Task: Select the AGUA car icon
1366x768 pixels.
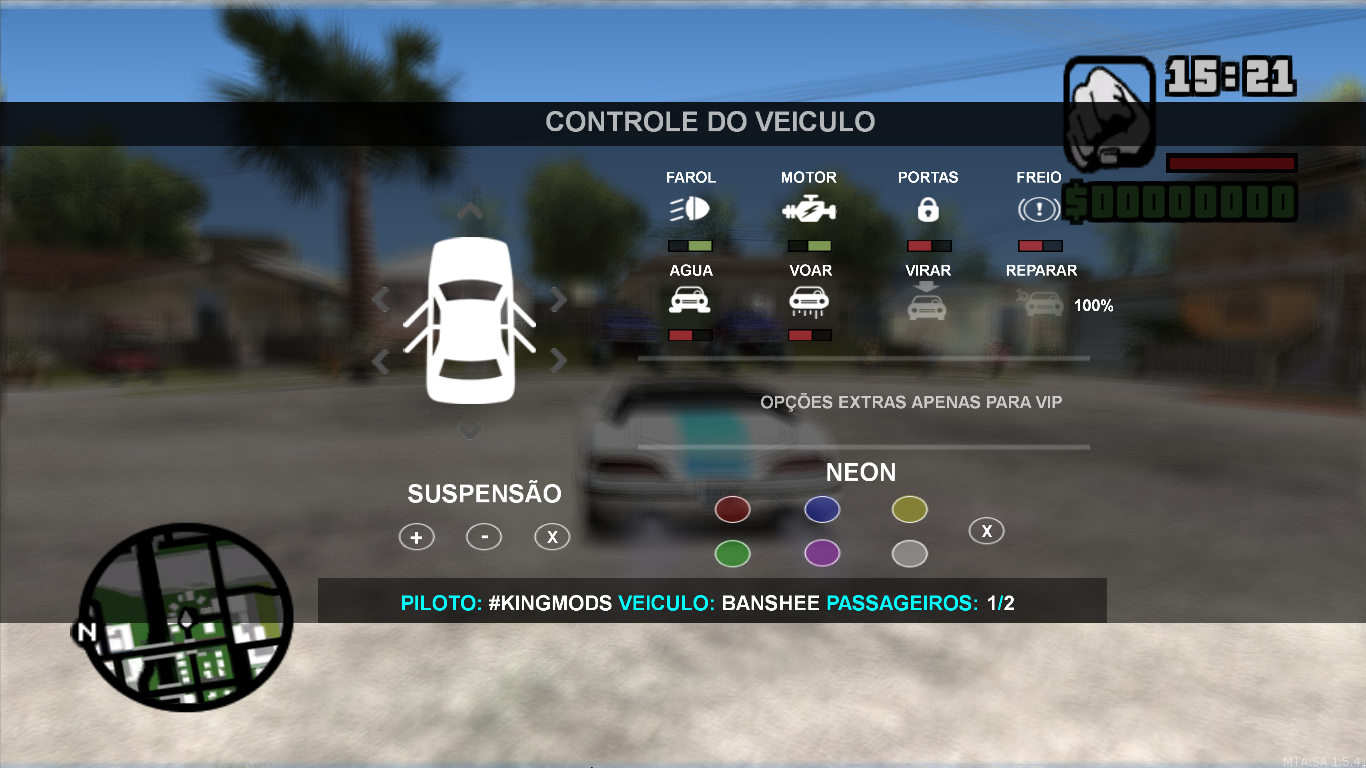Action: (690, 299)
